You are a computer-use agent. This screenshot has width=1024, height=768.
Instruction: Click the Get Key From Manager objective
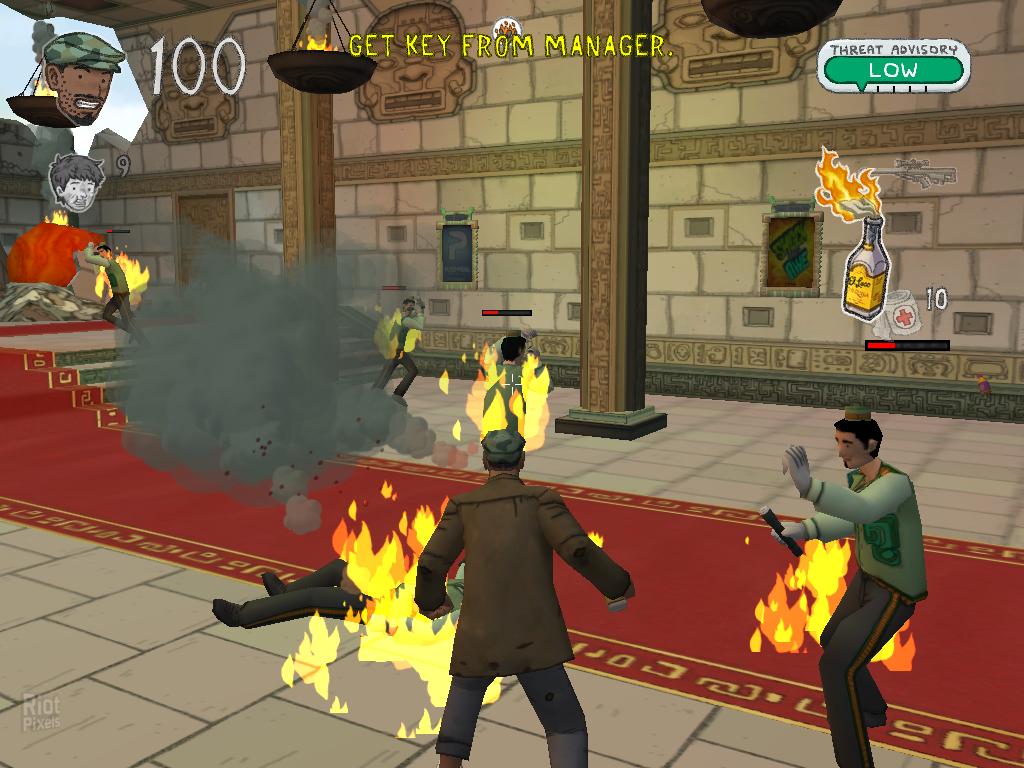(x=510, y=45)
